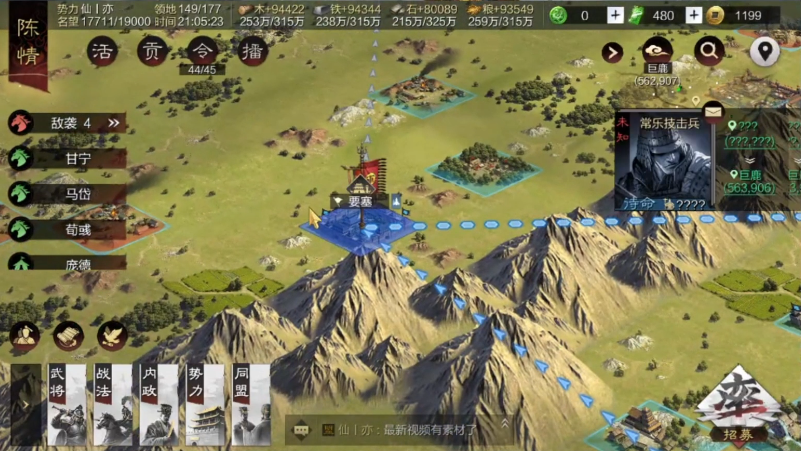Open the 武将 generals menu
Screen dimensions: 801x451
click(x=67, y=404)
